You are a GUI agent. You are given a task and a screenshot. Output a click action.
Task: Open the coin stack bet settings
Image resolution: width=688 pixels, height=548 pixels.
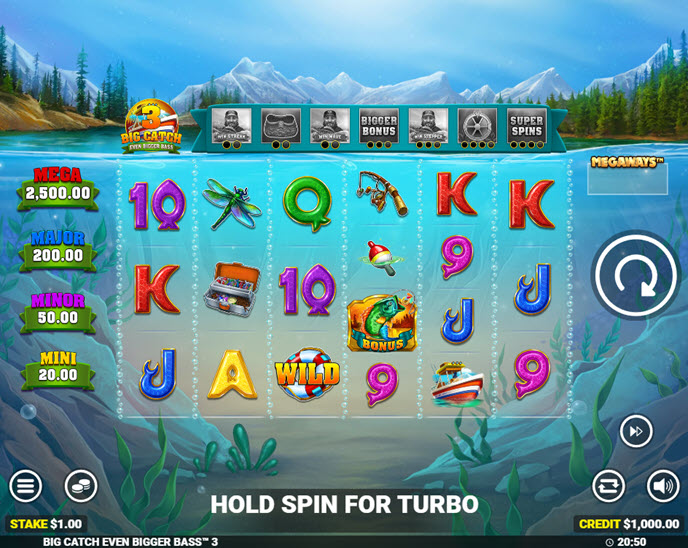[x=81, y=487]
